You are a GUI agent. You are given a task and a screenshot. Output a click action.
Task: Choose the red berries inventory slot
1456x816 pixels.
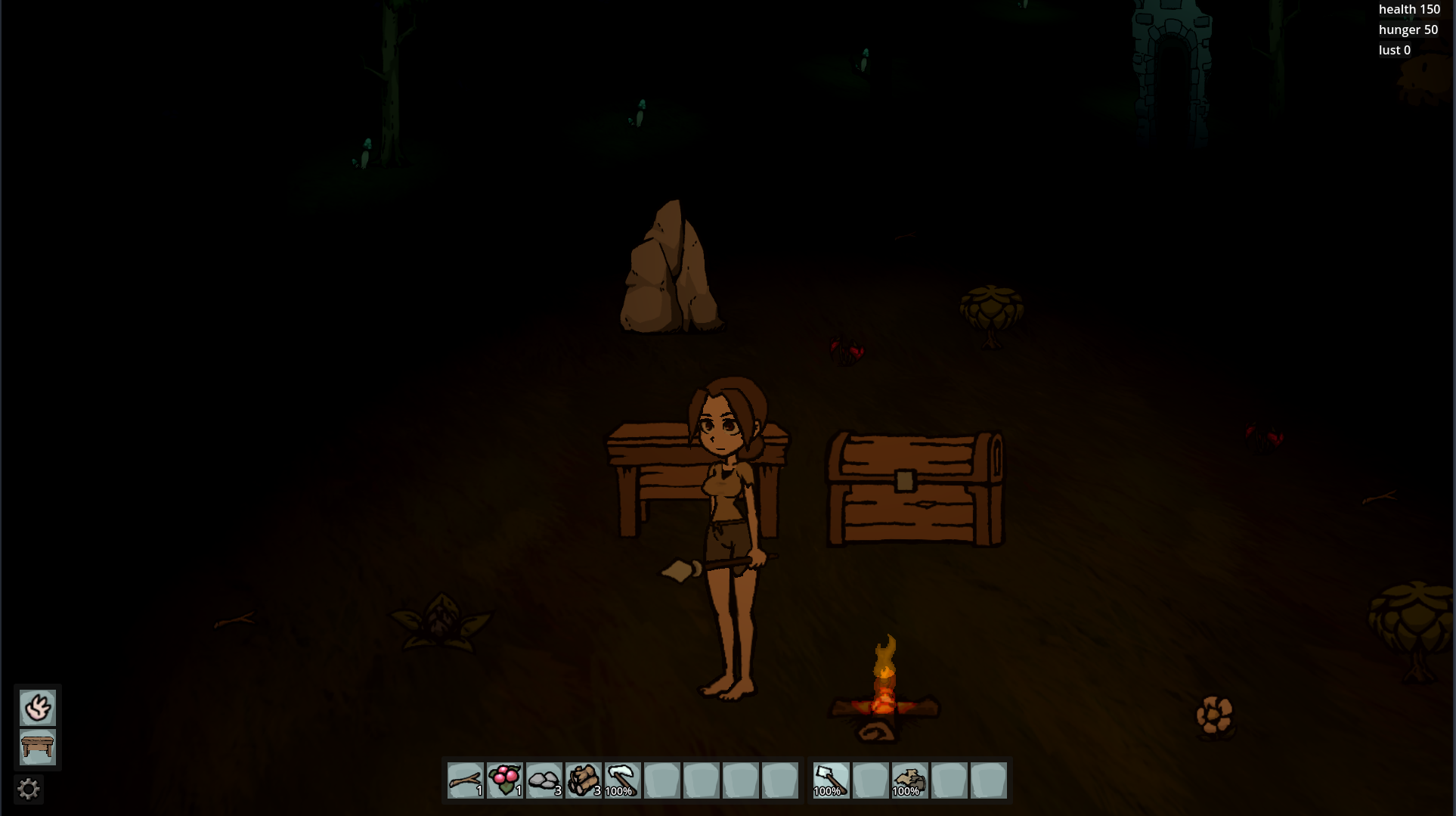tap(504, 780)
